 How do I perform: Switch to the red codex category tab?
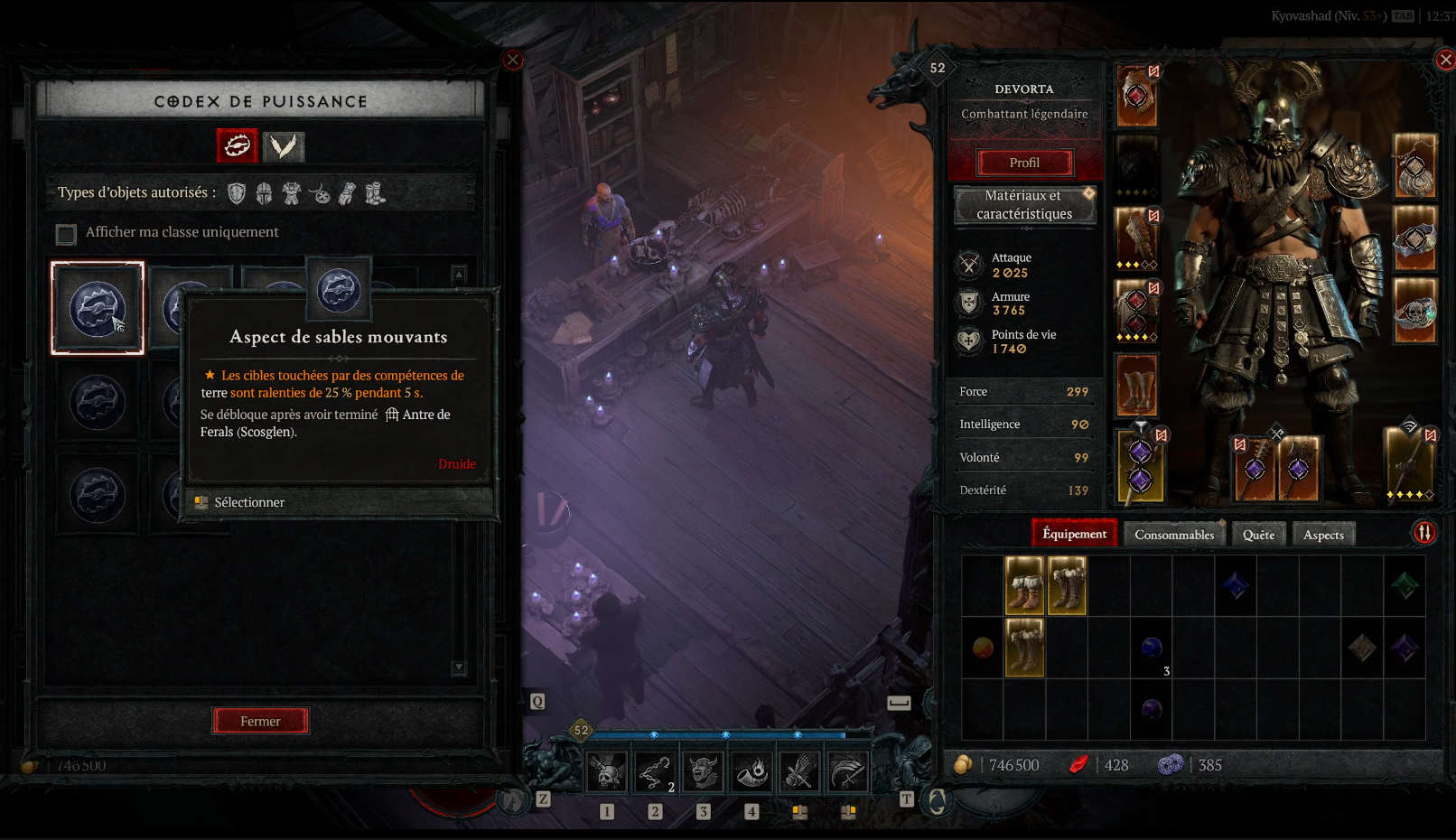point(238,145)
